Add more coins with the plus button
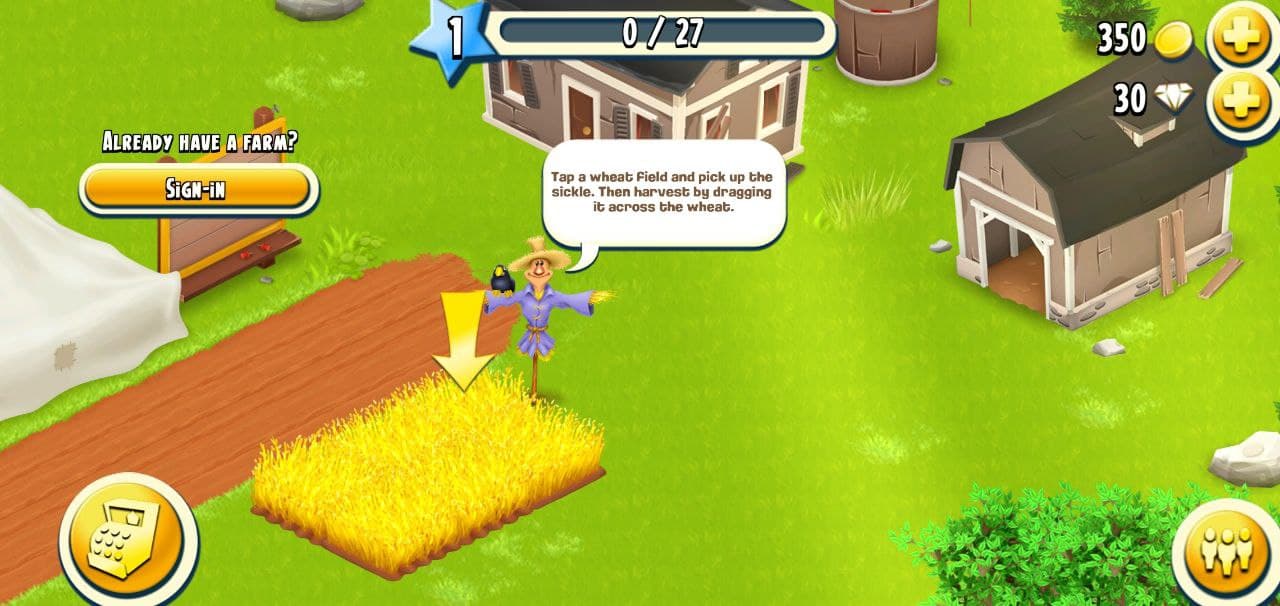 pos(1241,38)
